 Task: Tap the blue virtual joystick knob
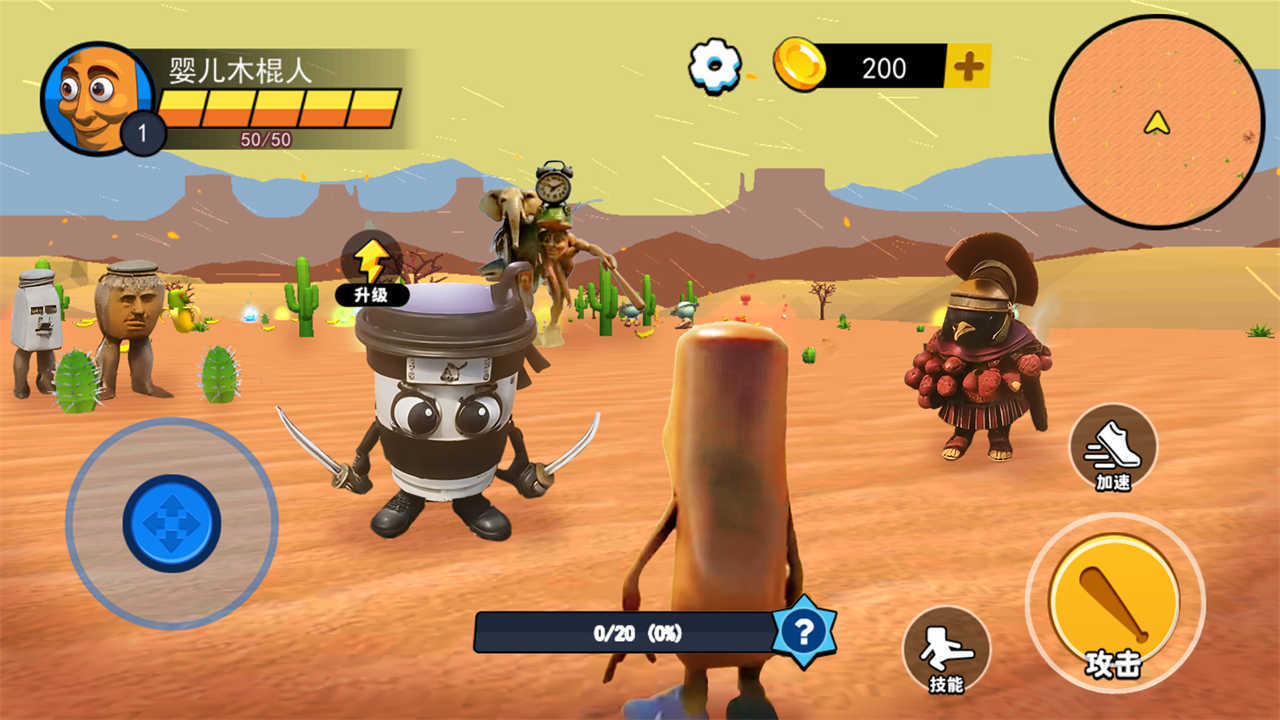172,524
